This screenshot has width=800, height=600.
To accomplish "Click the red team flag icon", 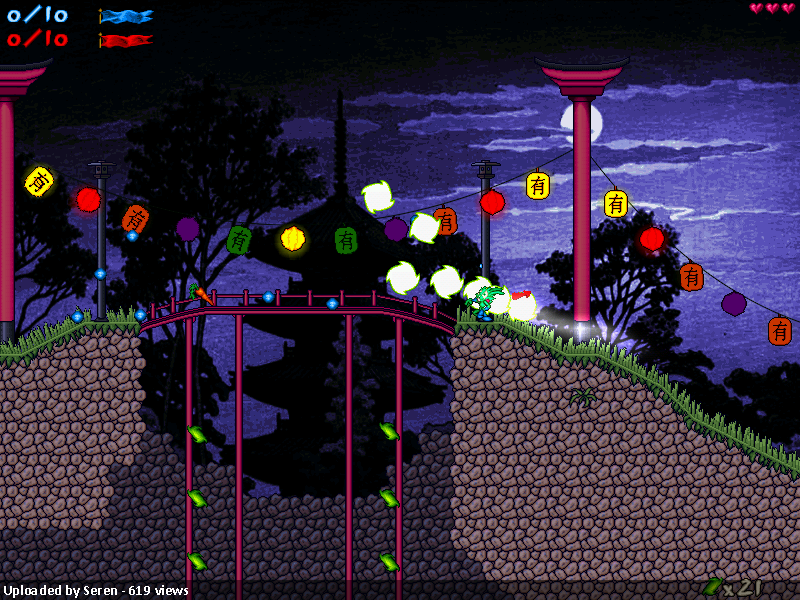I will point(126,40).
